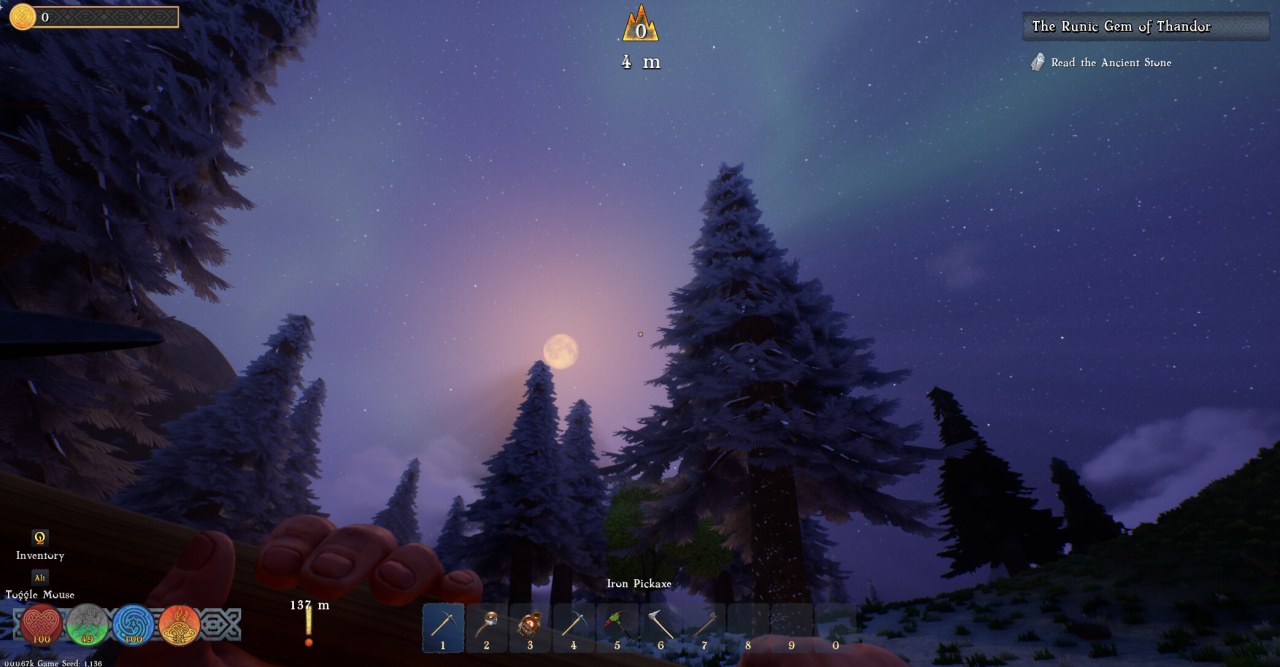
Task: Click the Read the Ancient Stone objective
Action: pyautogui.click(x=1110, y=63)
